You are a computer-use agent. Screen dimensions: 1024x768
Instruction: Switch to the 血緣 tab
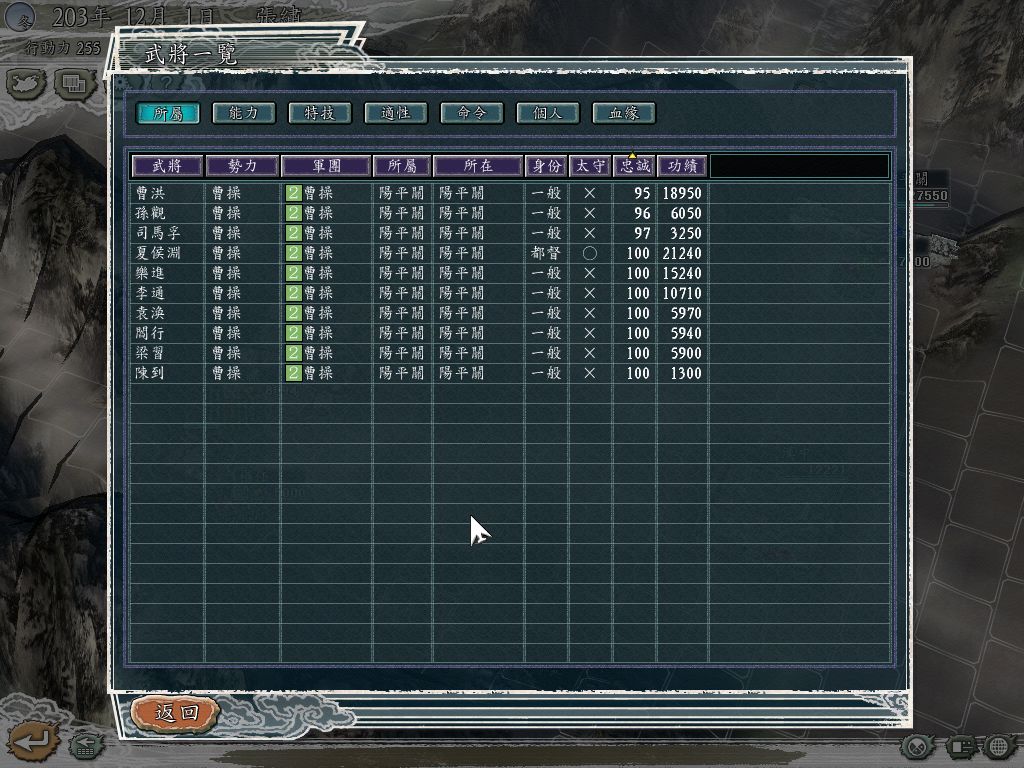tap(624, 113)
